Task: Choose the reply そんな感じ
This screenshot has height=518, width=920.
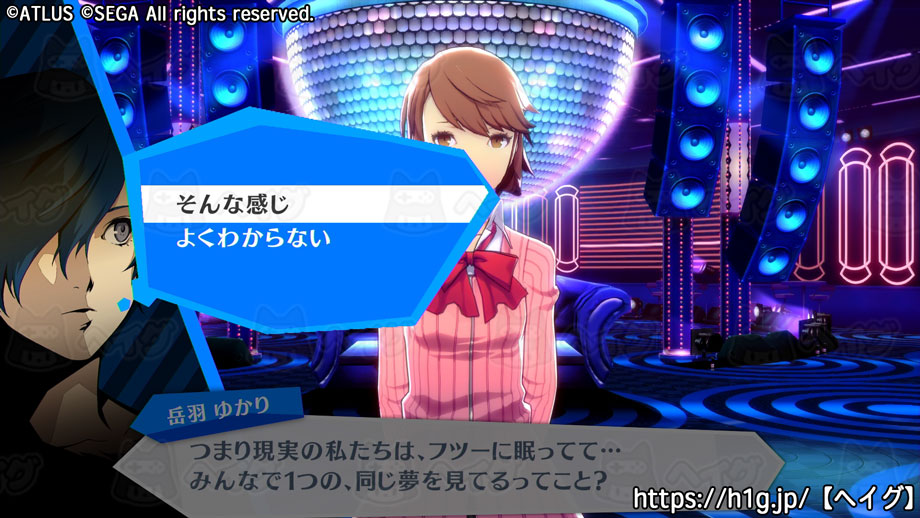Action: click(x=232, y=204)
